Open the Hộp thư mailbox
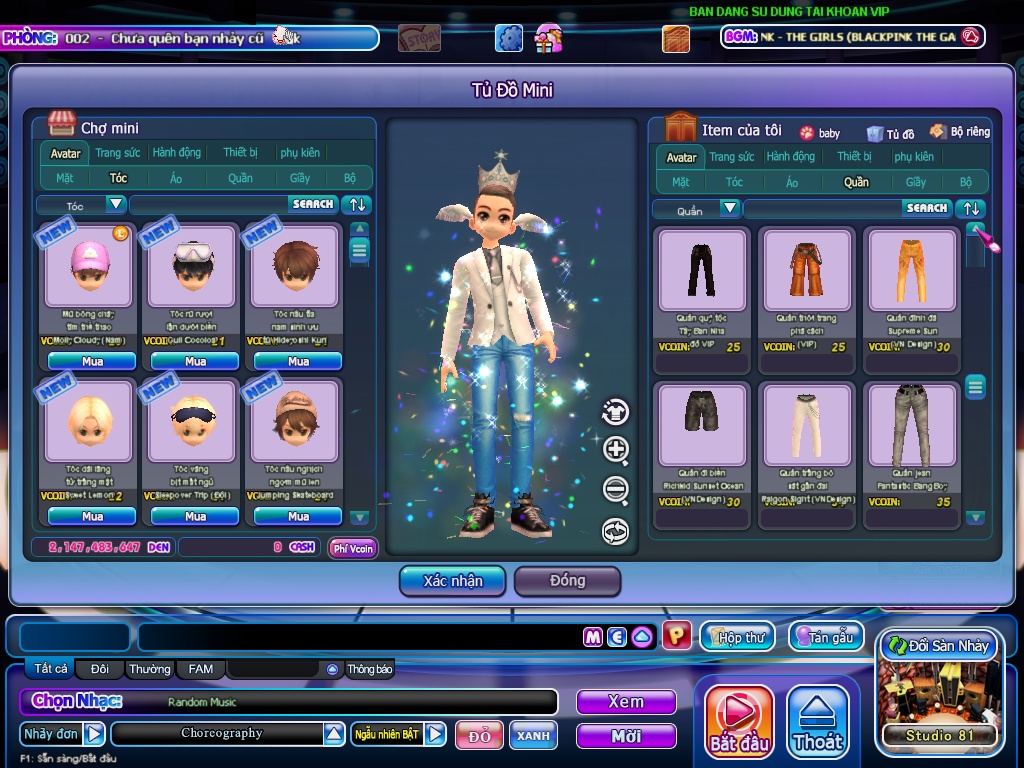This screenshot has height=768, width=1024. coord(737,637)
